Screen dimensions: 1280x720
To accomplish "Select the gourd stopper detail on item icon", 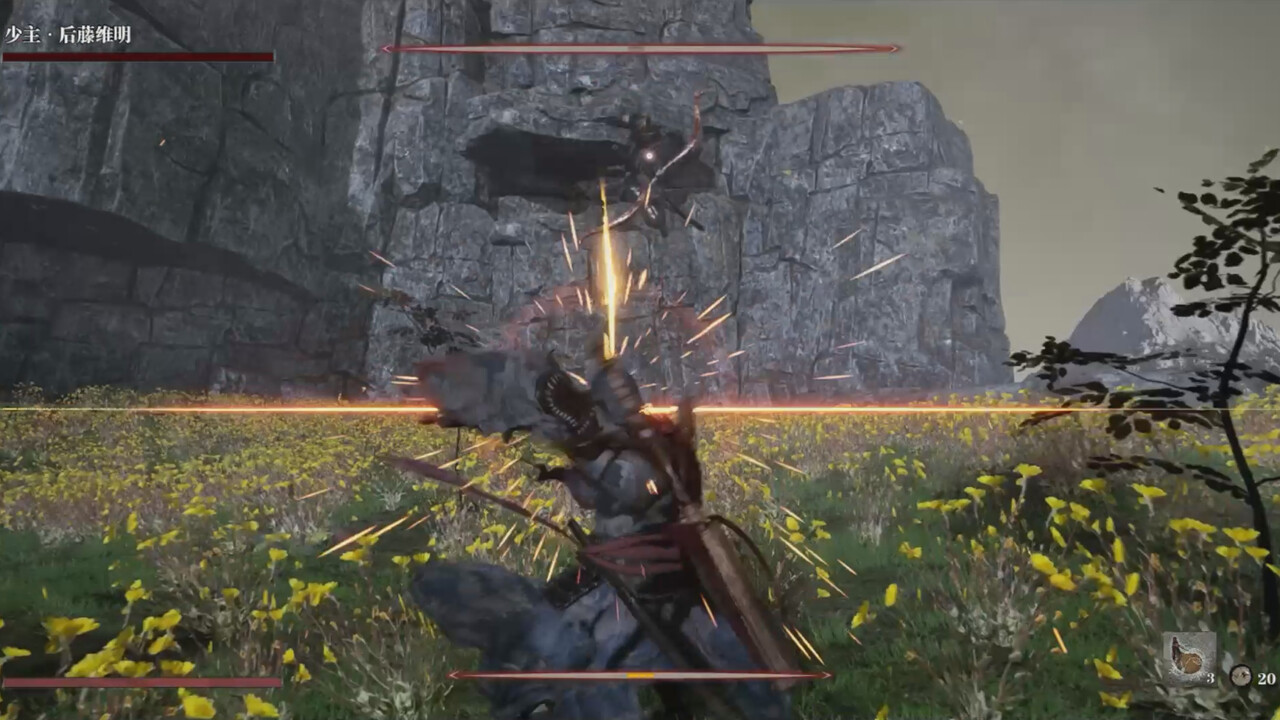I will (x=1176, y=645).
